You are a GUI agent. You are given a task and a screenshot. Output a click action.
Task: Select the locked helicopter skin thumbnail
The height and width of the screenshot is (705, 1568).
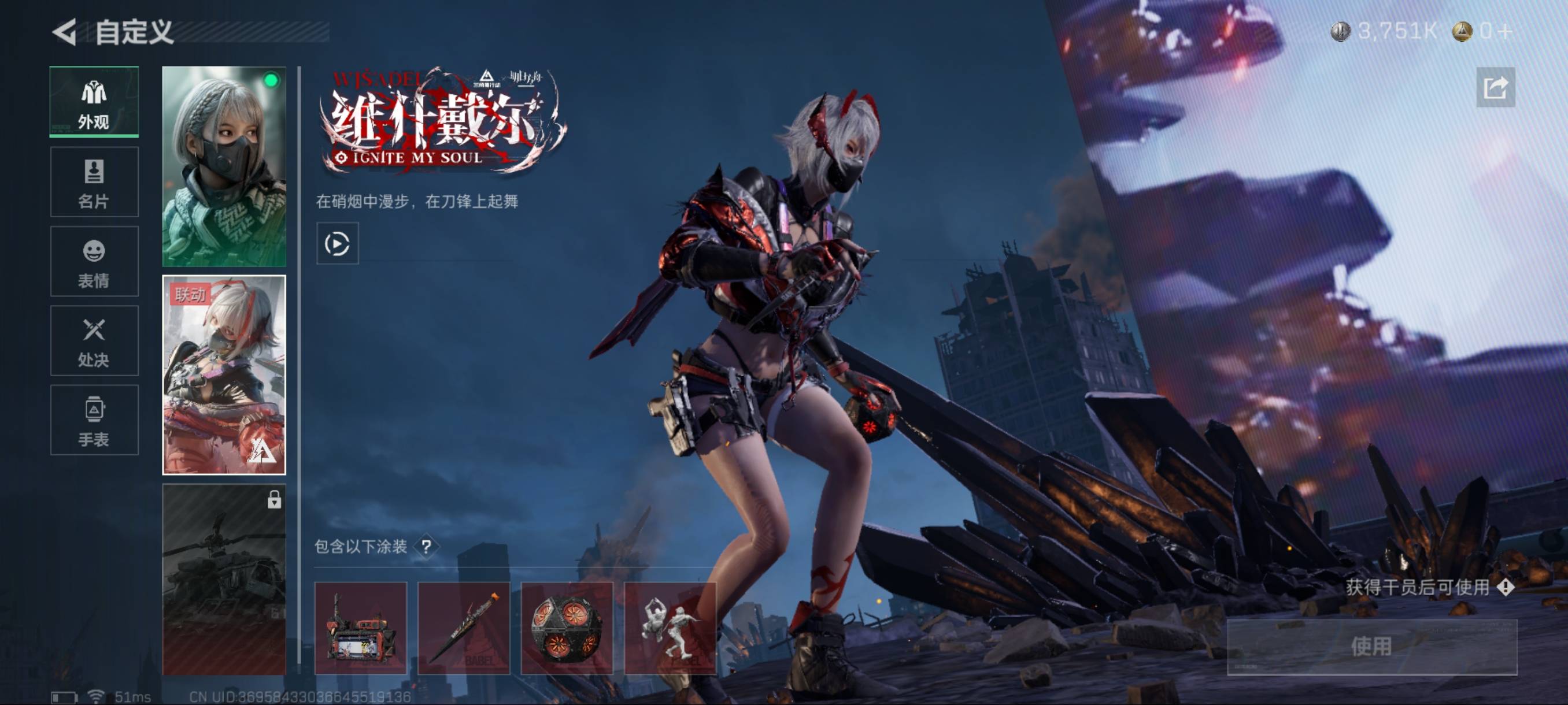(224, 578)
